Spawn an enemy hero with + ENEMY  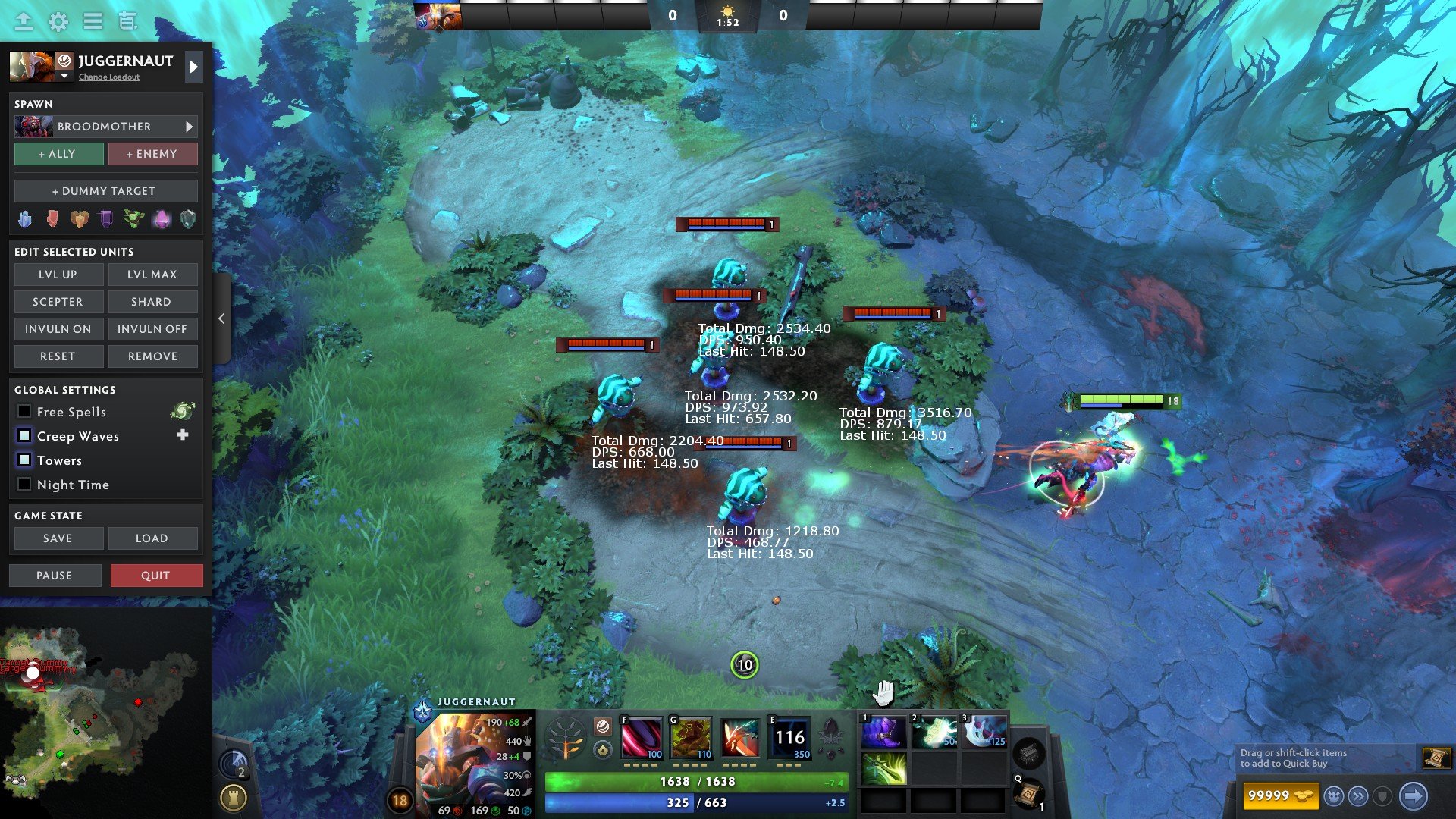point(152,154)
